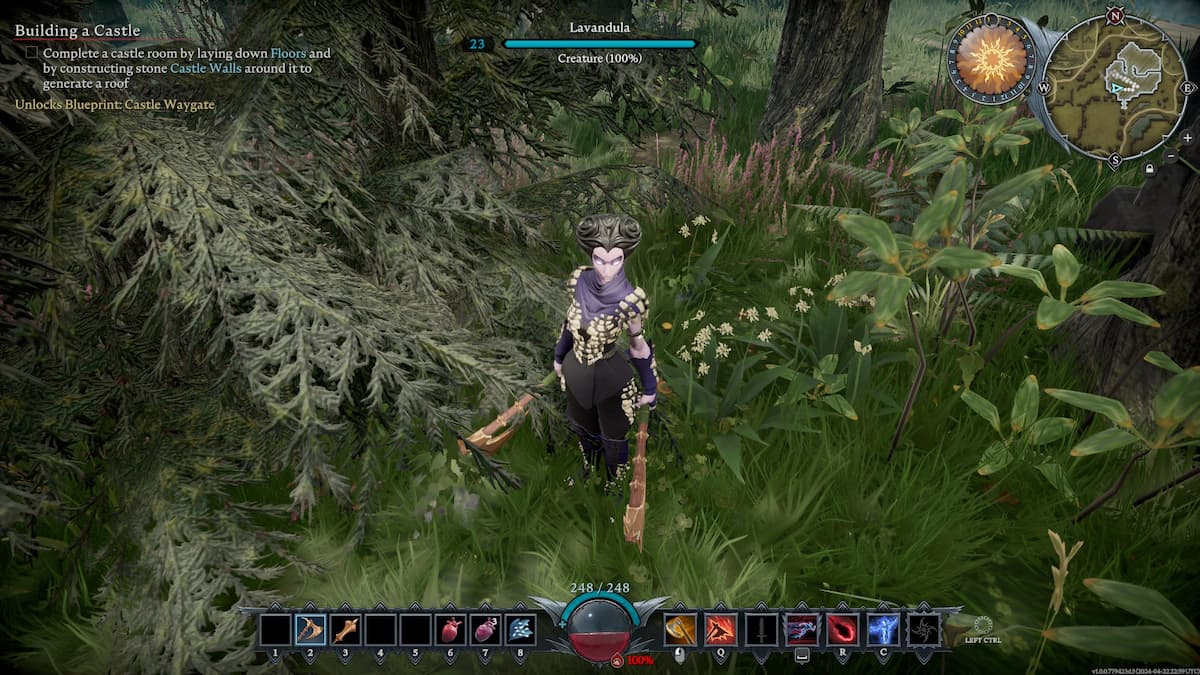Click the dark sword ability slot
Screen dimensions: 1200x675
point(761,629)
